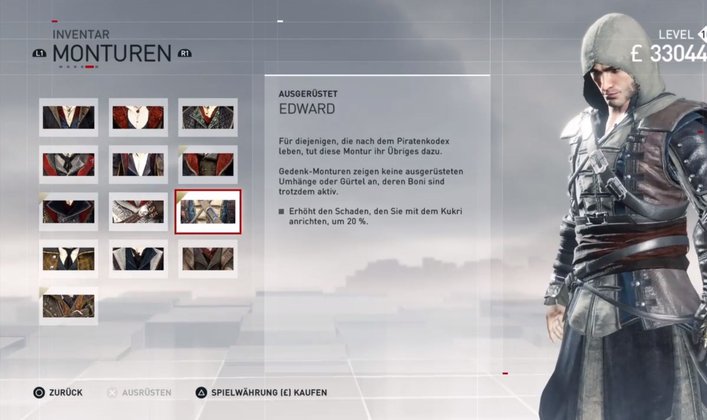Open the Monturen inventory category header
707x420 pixels.
coord(112,53)
